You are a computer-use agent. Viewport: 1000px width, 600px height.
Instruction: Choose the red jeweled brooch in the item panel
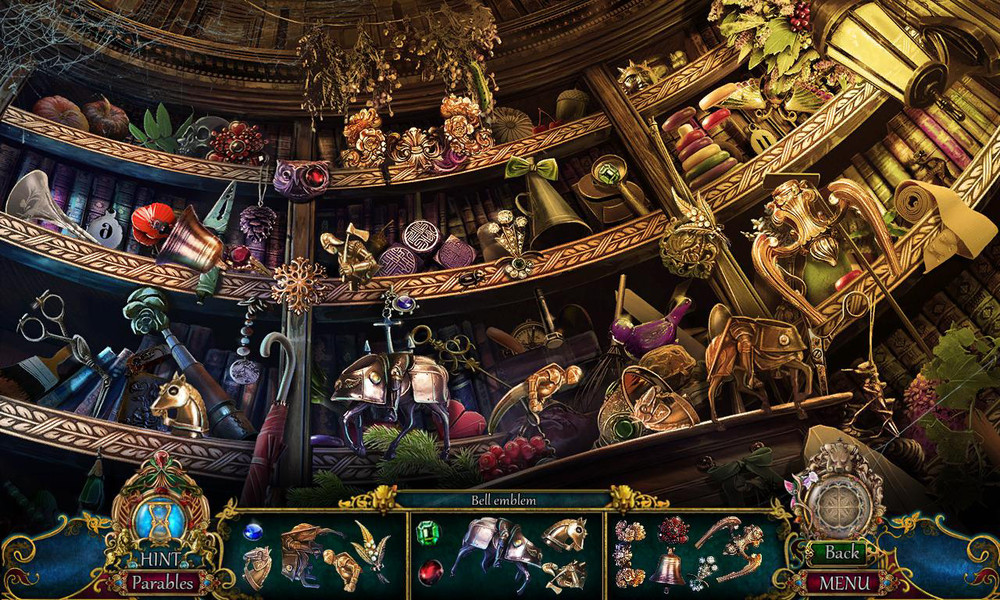click(672, 531)
